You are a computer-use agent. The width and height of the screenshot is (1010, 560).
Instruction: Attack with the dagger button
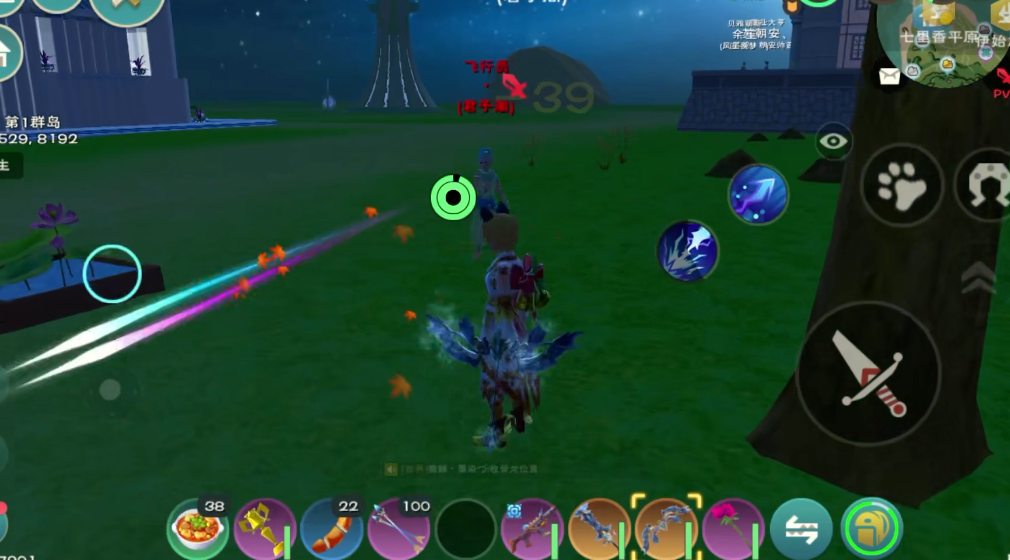(x=868, y=373)
